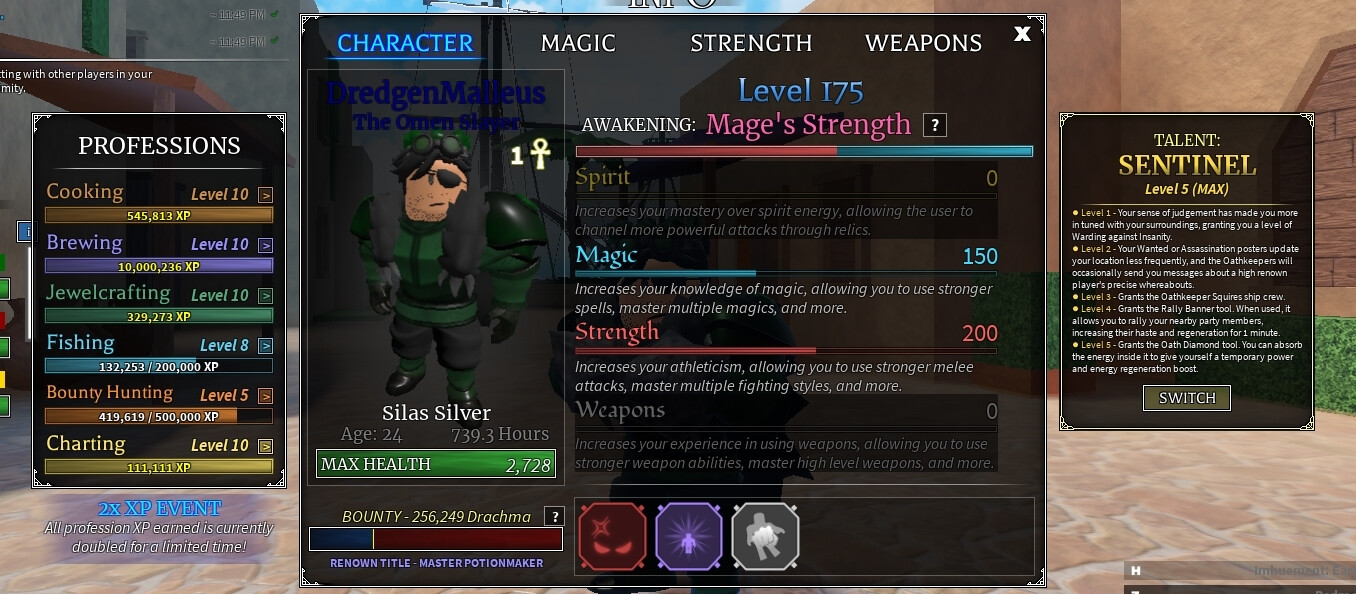1356x594 pixels.
Task: Select the Weapons tab
Action: (923, 43)
